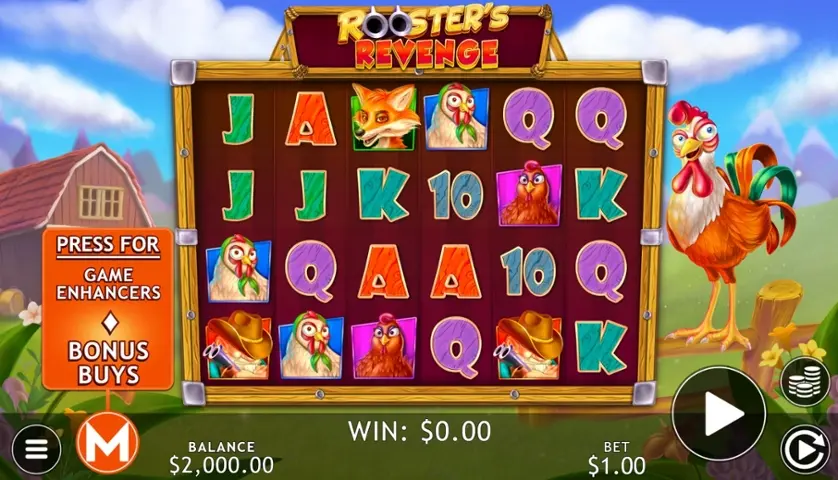Screen dimensions: 838x480
Task: Spin the reels with the play button
Action: pos(718,414)
